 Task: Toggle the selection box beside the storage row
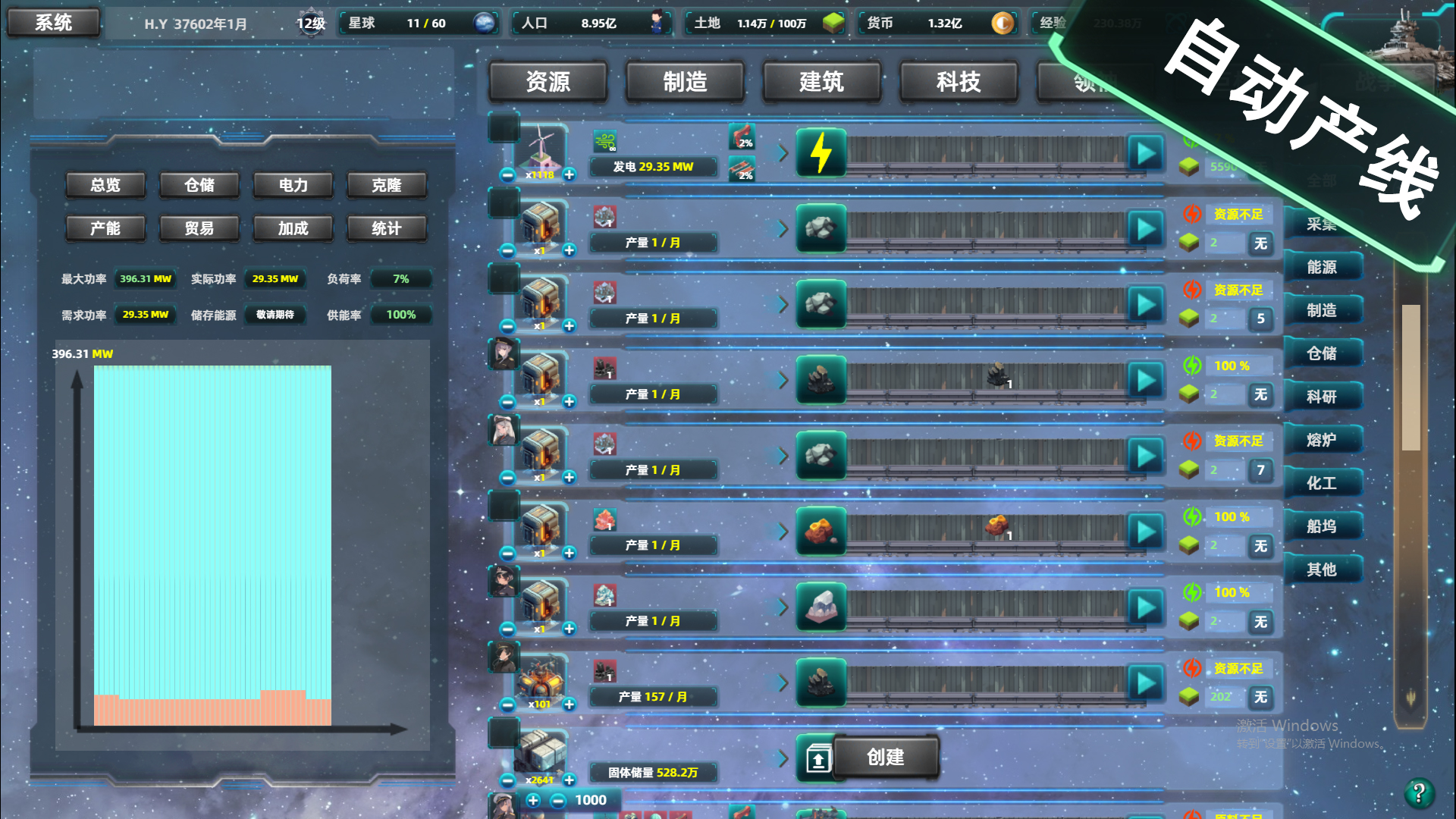pyautogui.click(x=502, y=733)
